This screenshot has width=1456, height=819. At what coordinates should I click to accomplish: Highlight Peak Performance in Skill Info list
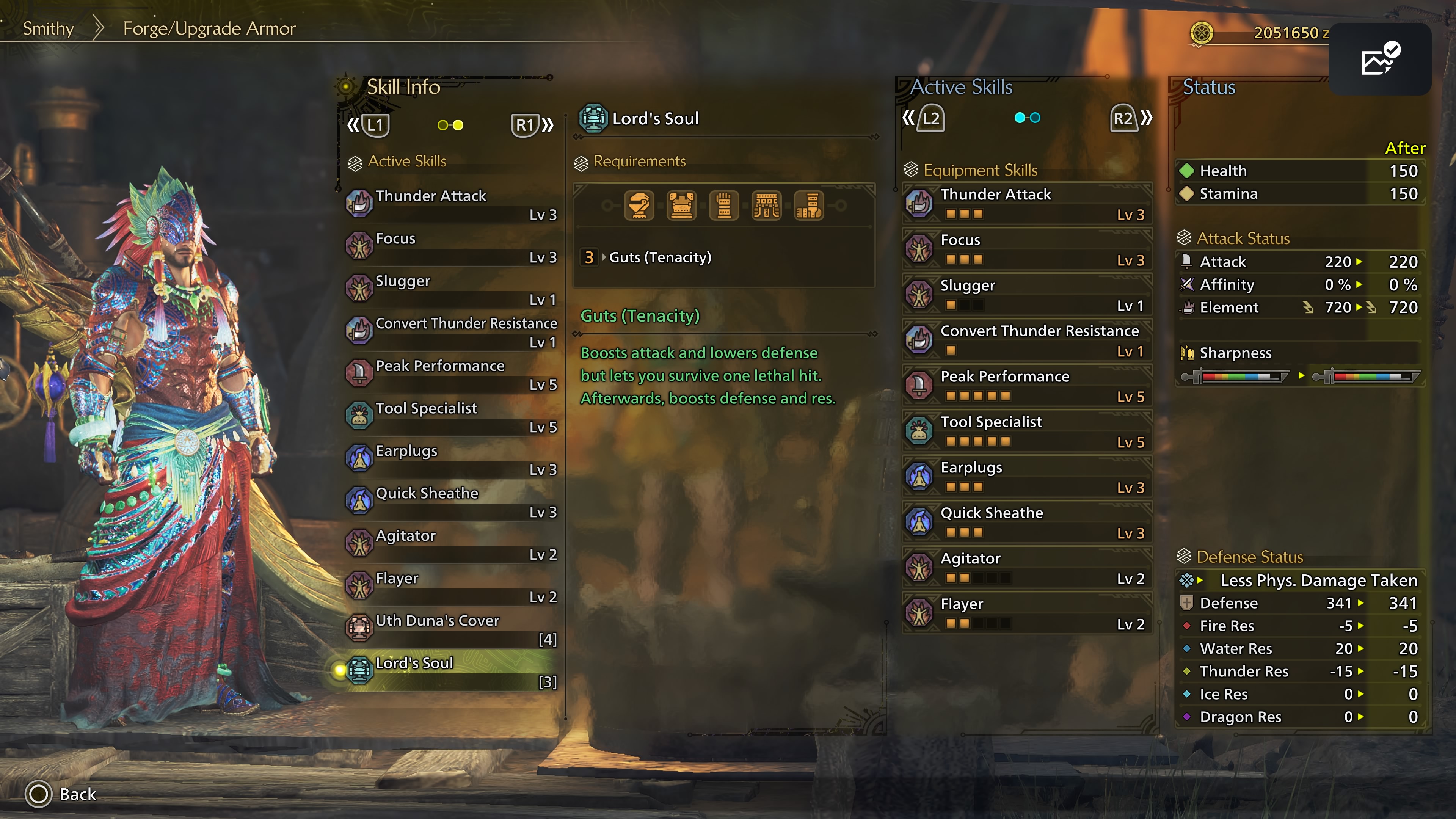tap(451, 374)
